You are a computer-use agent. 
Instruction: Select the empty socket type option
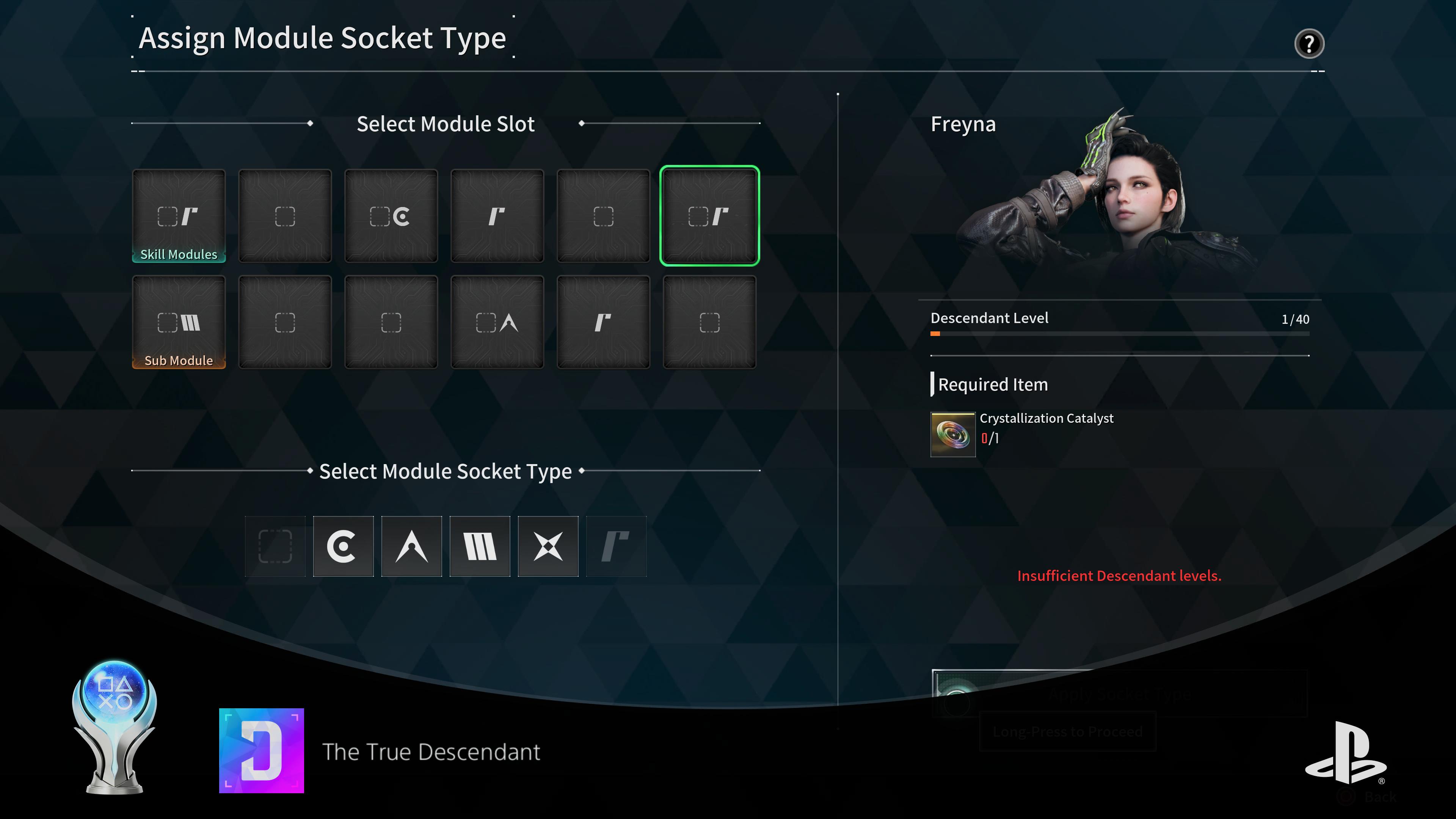click(275, 546)
